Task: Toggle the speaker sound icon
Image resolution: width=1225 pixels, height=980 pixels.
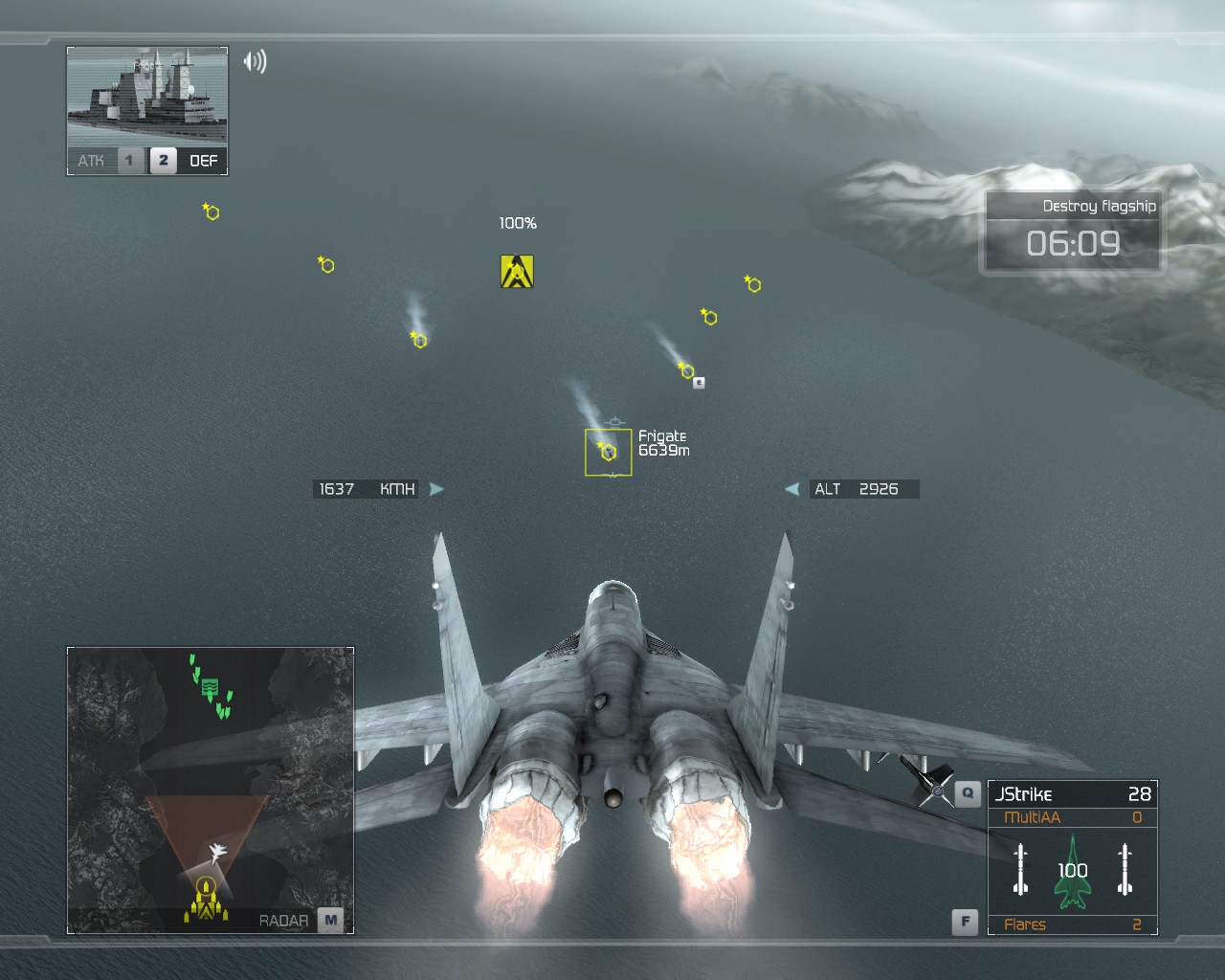Action: point(255,61)
